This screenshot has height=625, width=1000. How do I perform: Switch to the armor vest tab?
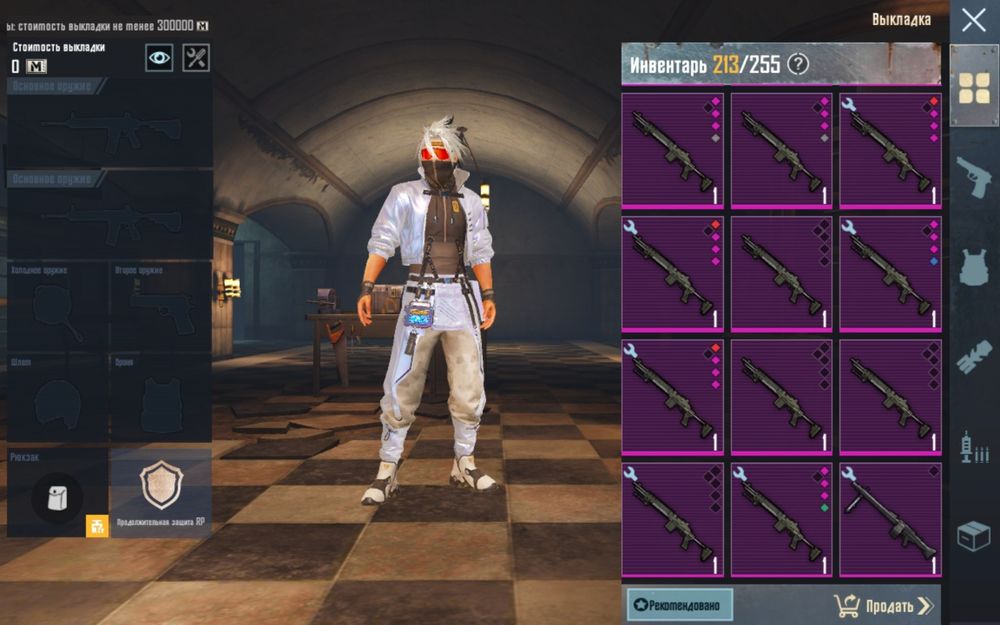pos(974,267)
